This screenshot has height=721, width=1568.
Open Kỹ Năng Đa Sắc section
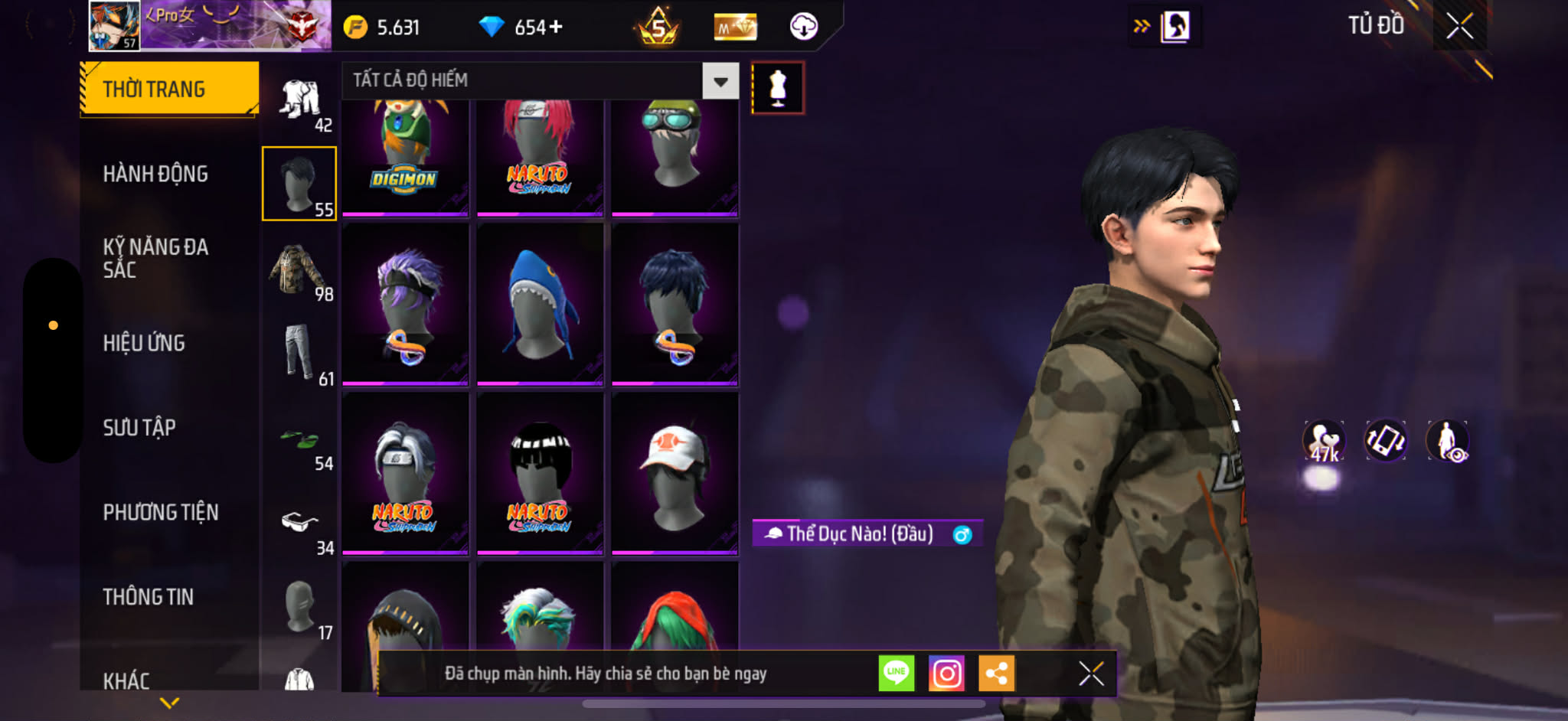155,258
